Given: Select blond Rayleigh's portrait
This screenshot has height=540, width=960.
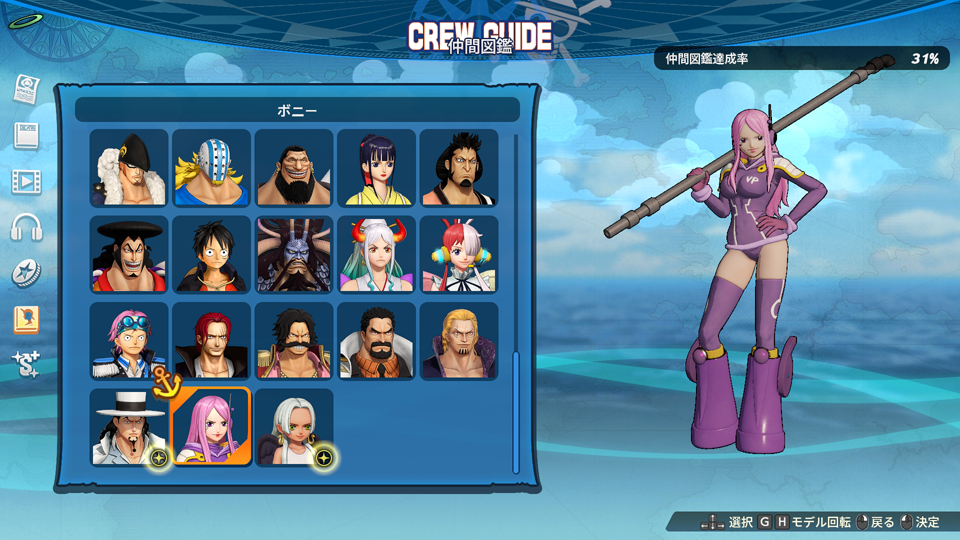Looking at the screenshot, I should (458, 341).
